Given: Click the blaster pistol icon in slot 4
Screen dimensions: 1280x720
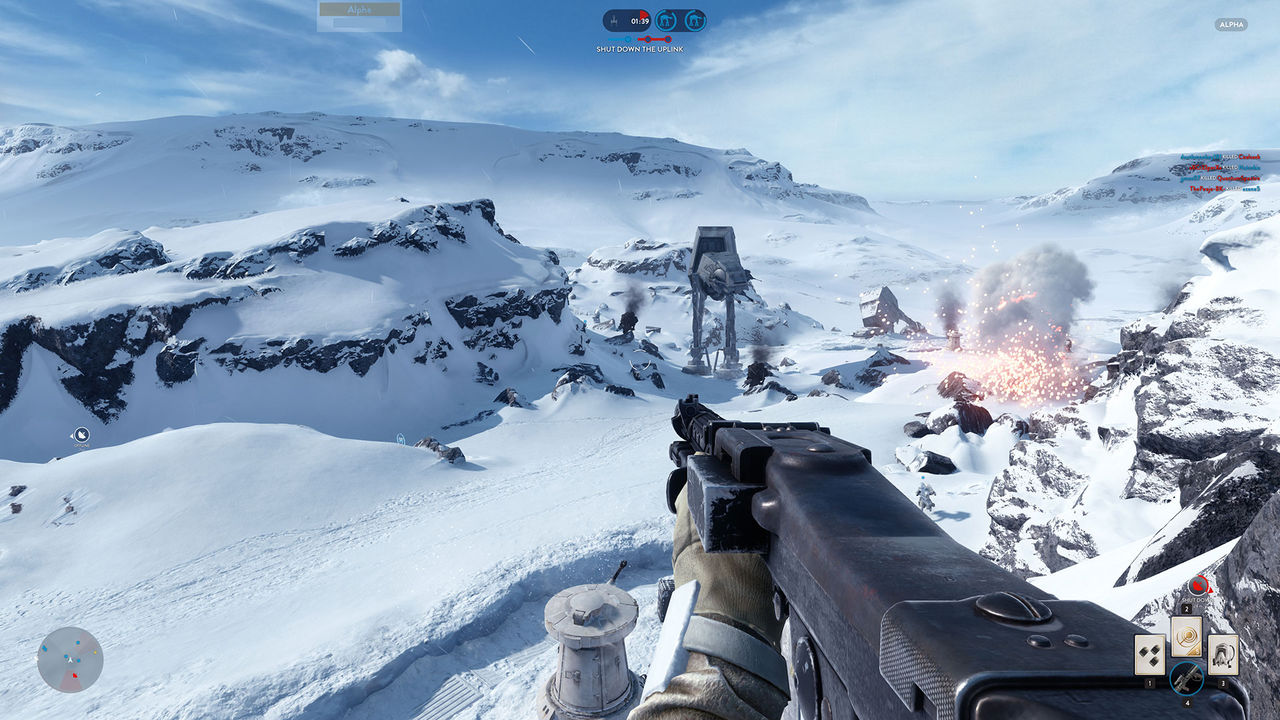Looking at the screenshot, I should click(x=1187, y=678).
